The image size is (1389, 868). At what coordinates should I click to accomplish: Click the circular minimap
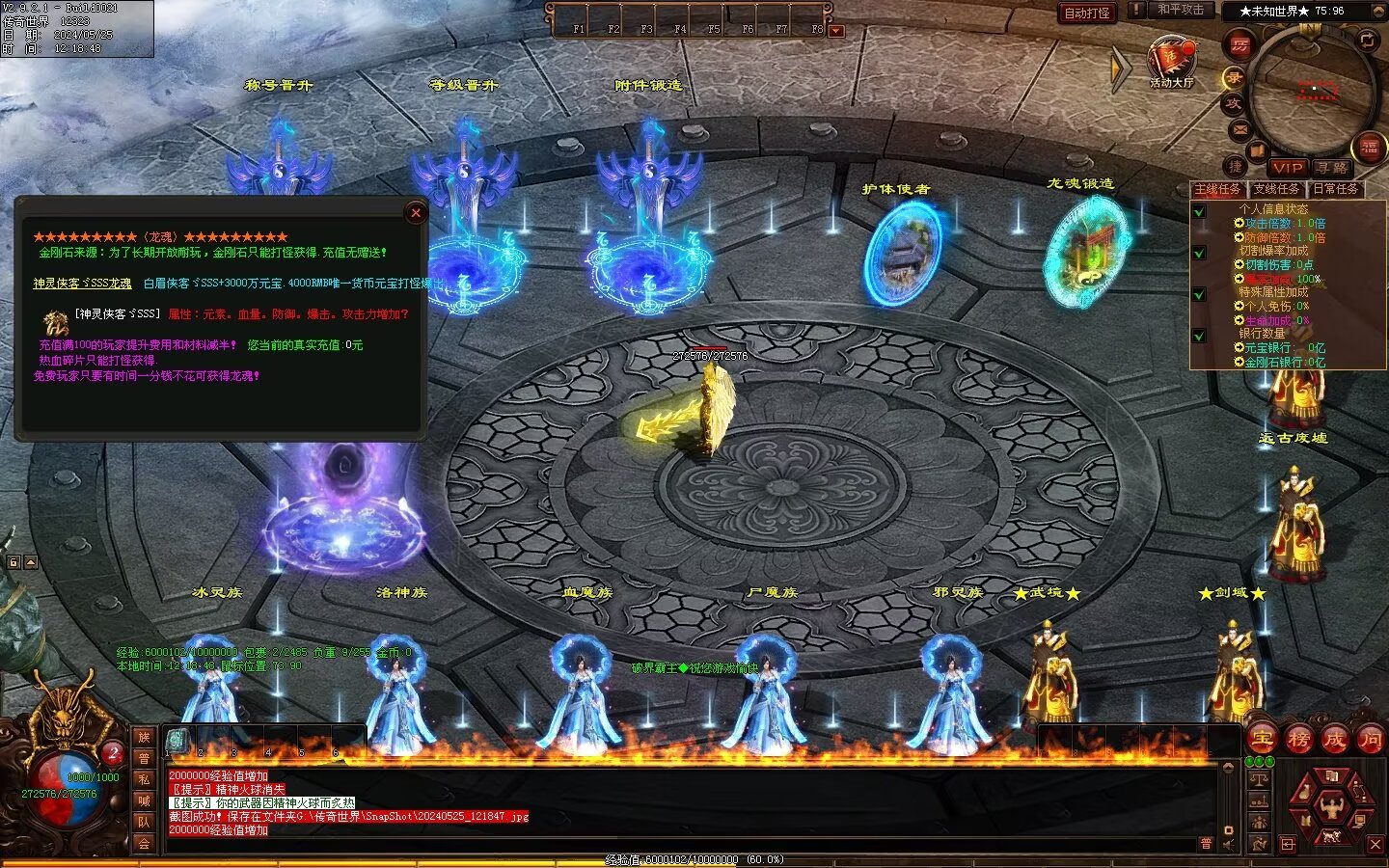tap(1311, 92)
